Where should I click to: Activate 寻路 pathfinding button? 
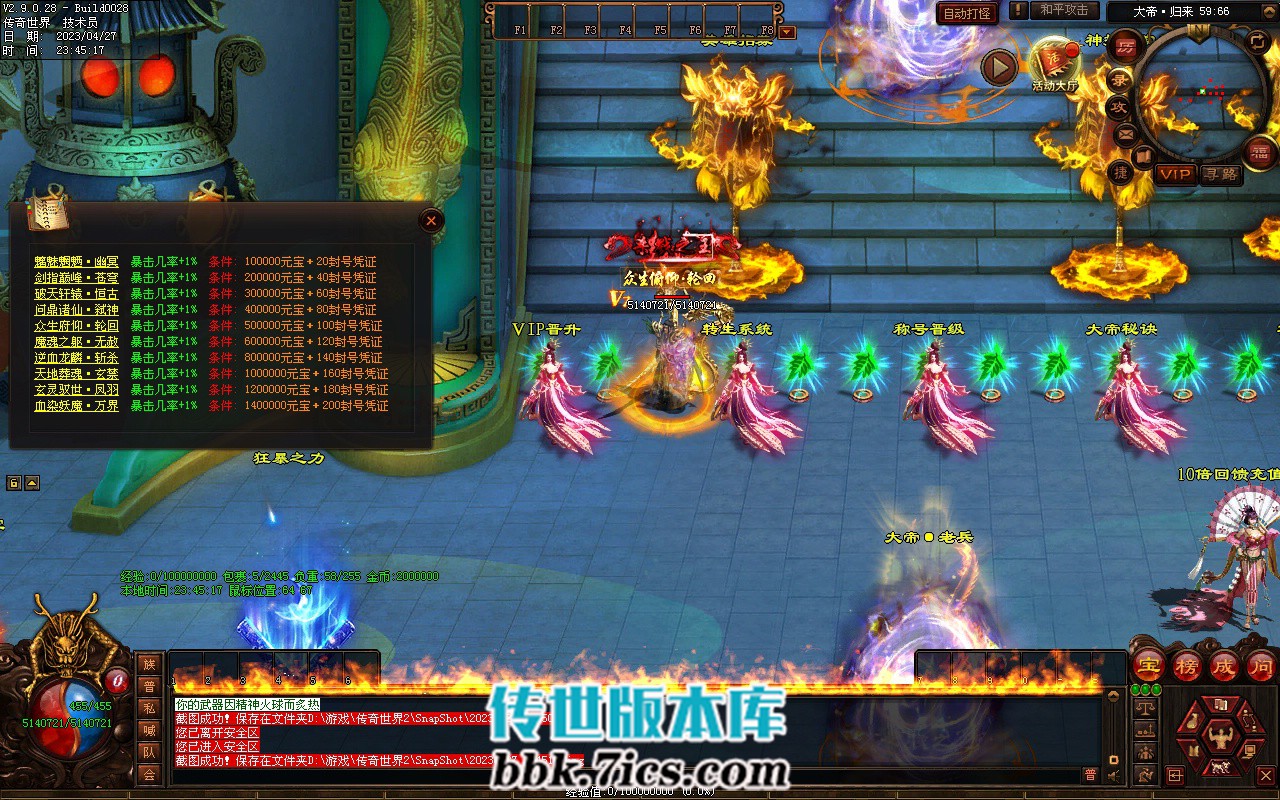[x=1220, y=174]
